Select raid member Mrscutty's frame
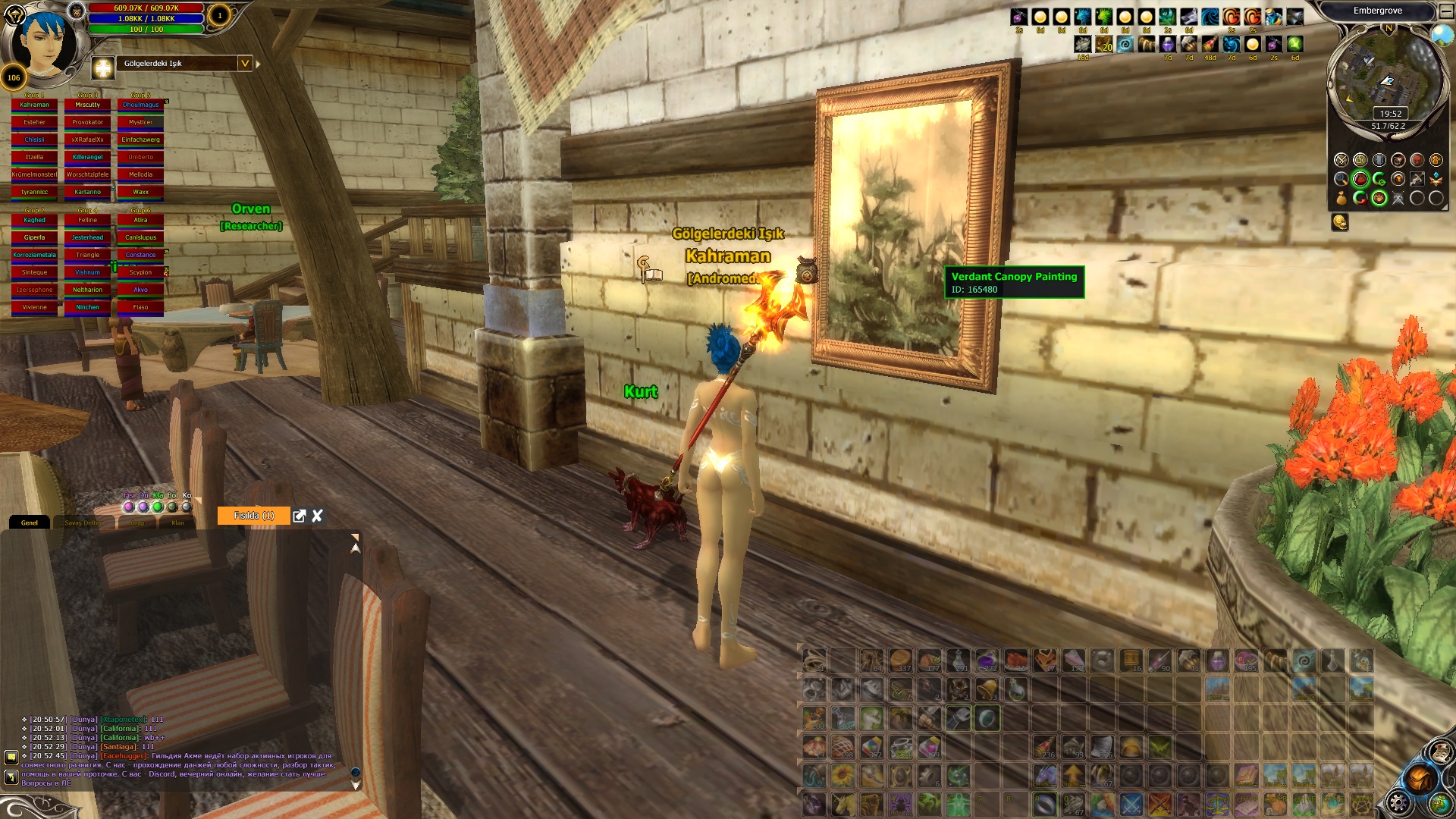 click(87, 105)
